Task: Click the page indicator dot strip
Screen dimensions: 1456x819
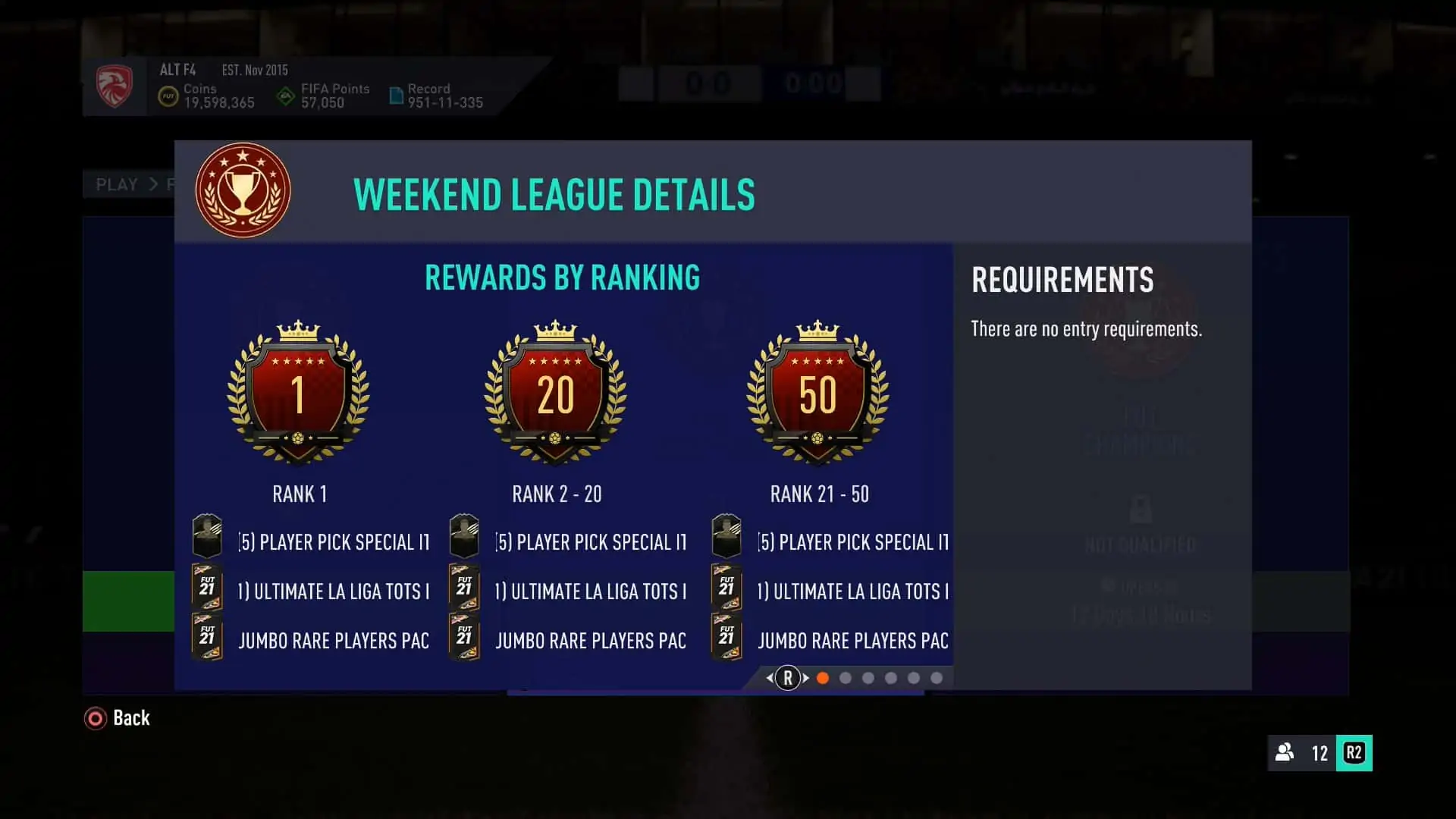Action: [x=880, y=677]
